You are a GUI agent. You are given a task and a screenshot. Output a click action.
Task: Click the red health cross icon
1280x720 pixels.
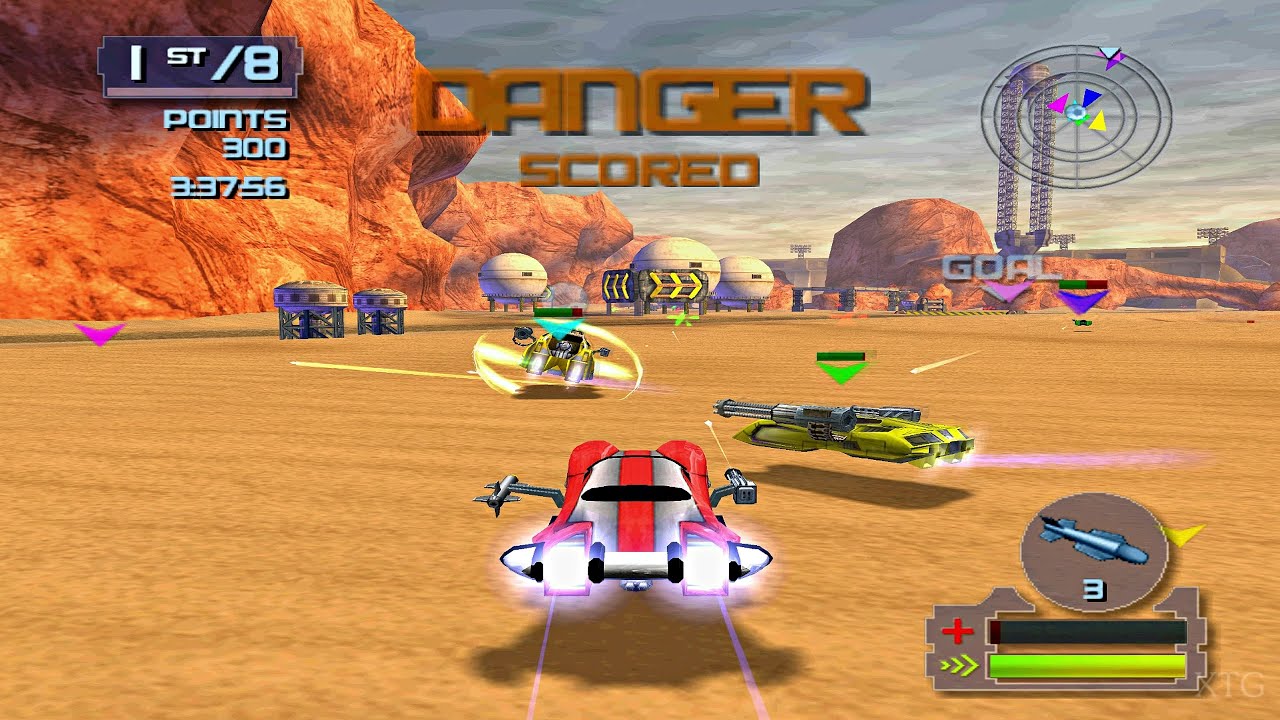pos(955,630)
